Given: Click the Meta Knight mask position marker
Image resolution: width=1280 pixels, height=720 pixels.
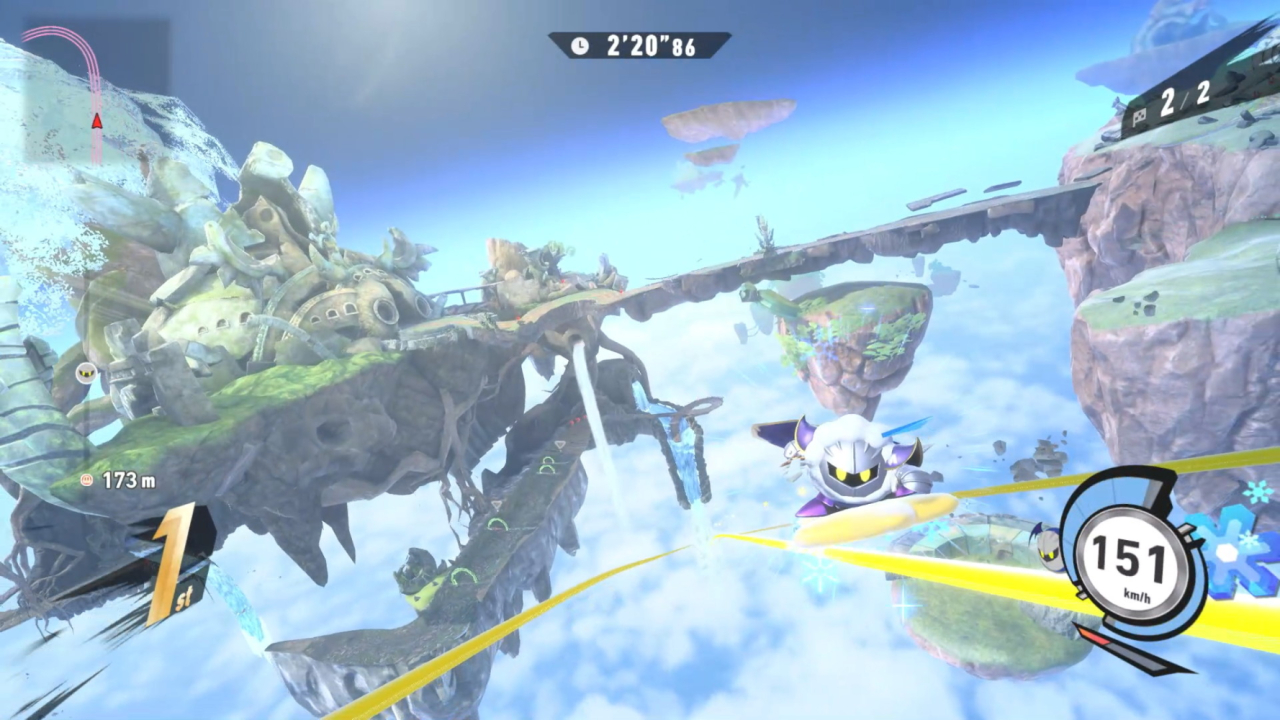Looking at the screenshot, I should coord(87,373).
